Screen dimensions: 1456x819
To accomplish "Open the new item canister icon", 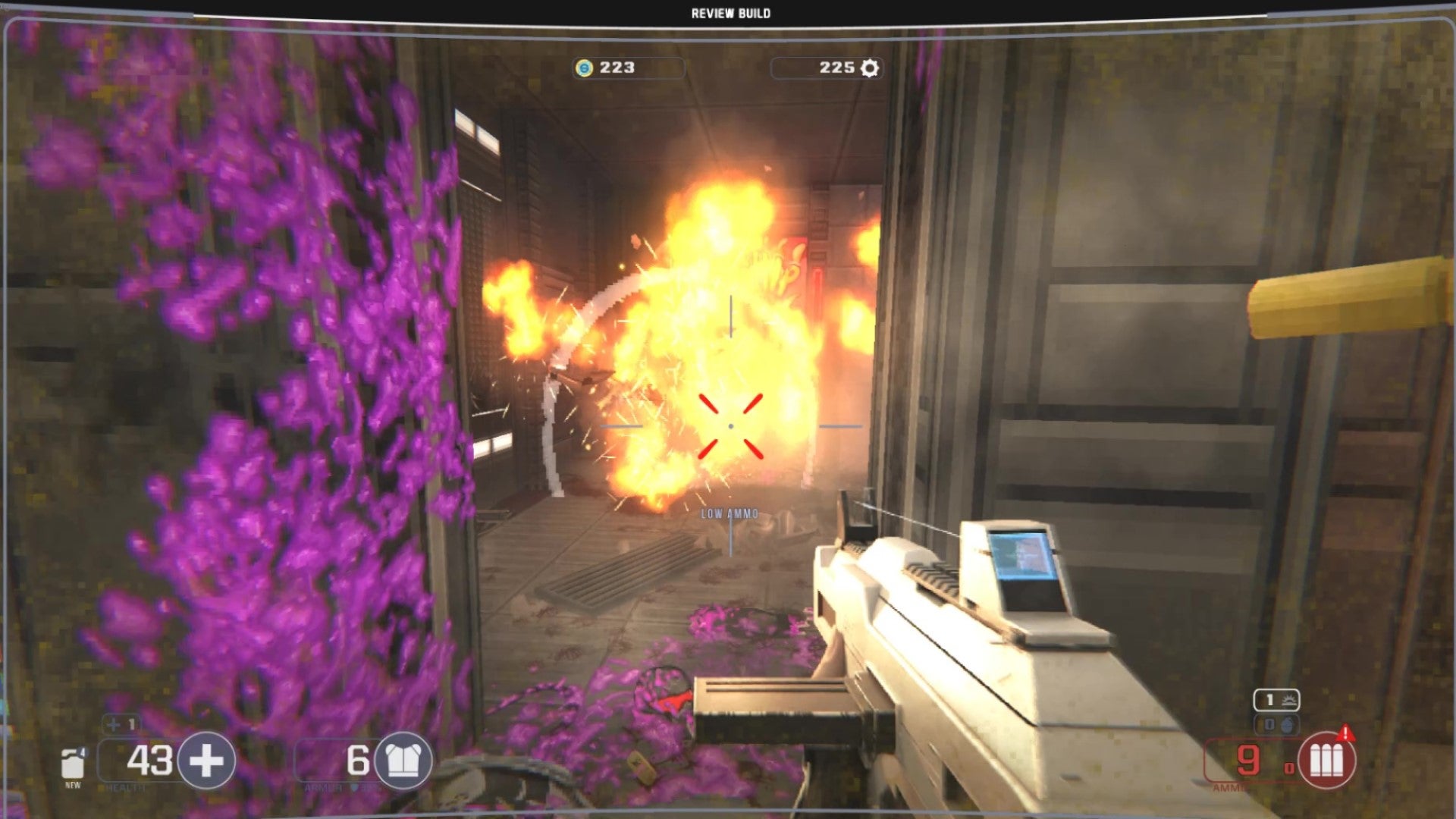I will 74,763.
